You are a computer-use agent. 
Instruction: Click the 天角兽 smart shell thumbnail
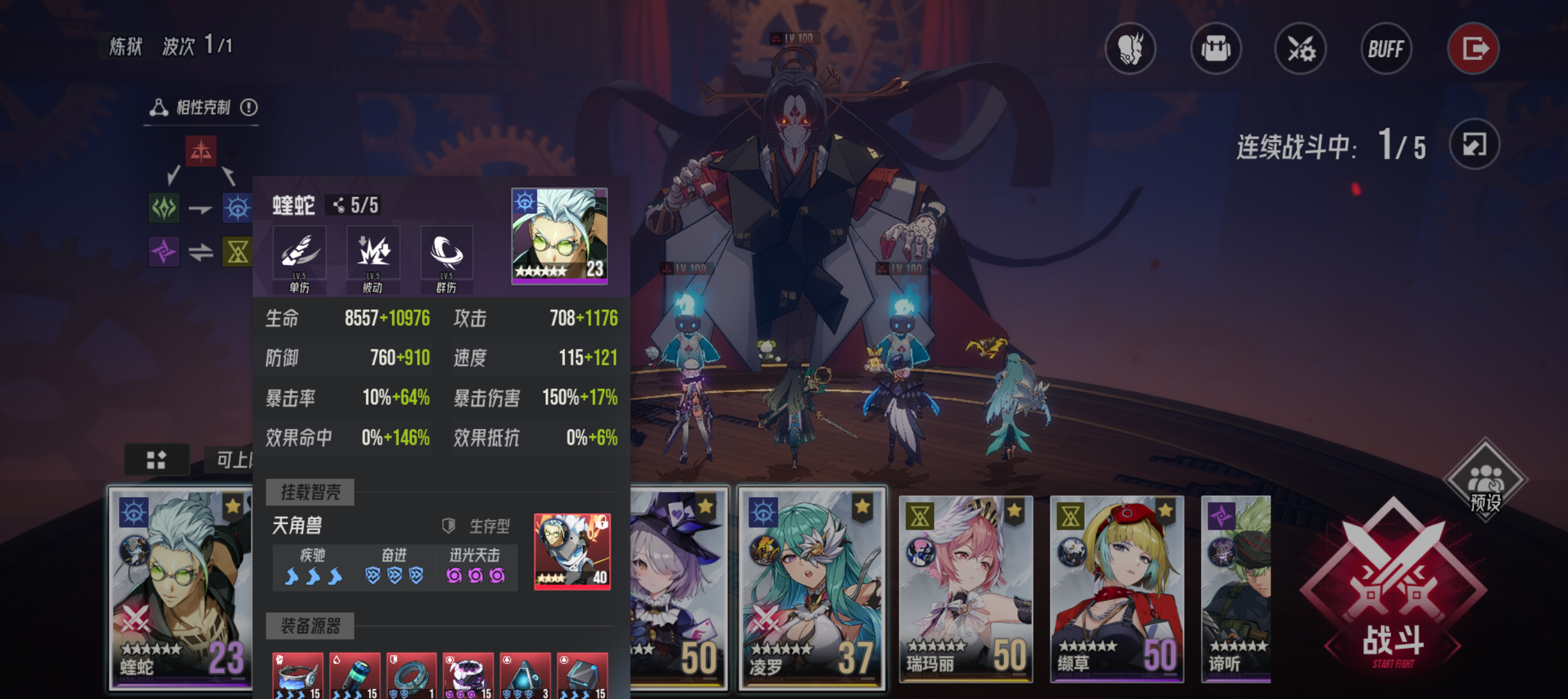pos(571,552)
